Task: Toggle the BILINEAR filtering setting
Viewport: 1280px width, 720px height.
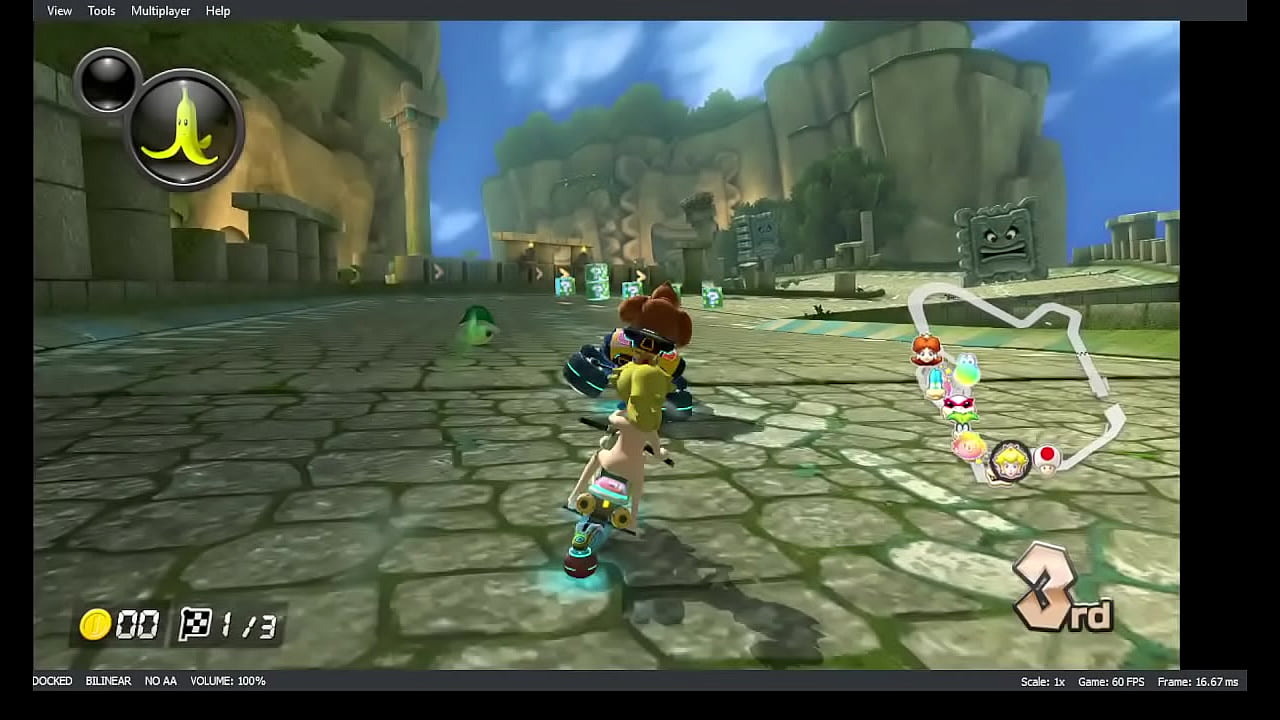Action: (107, 681)
